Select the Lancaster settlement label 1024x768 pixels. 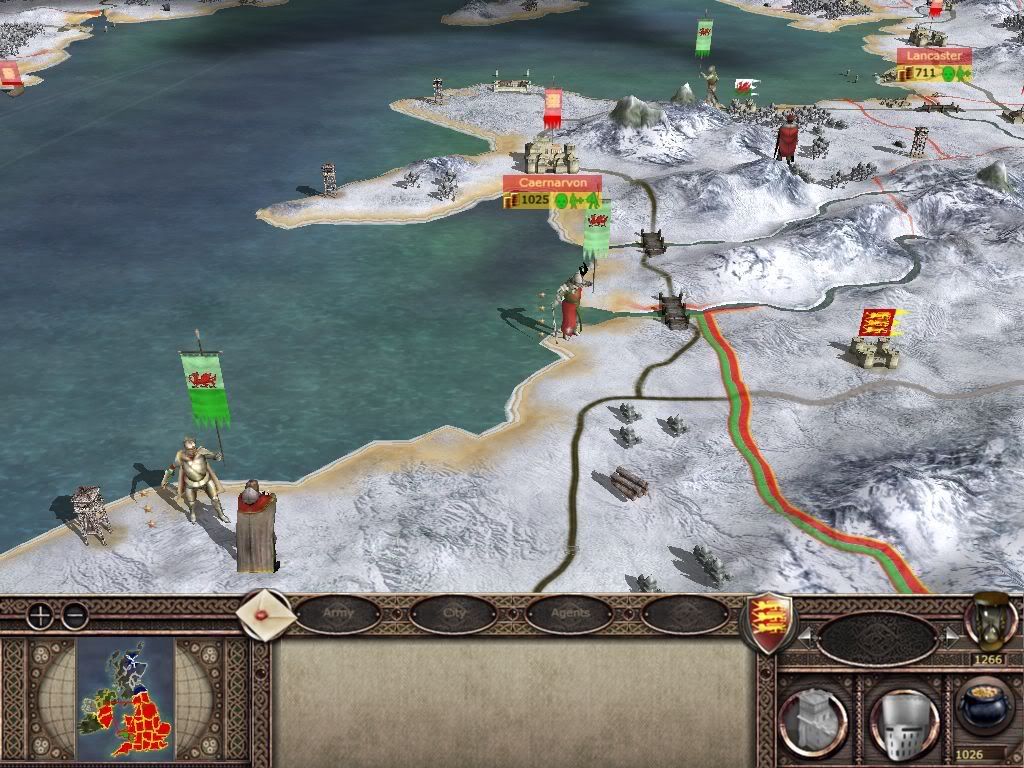tap(934, 57)
